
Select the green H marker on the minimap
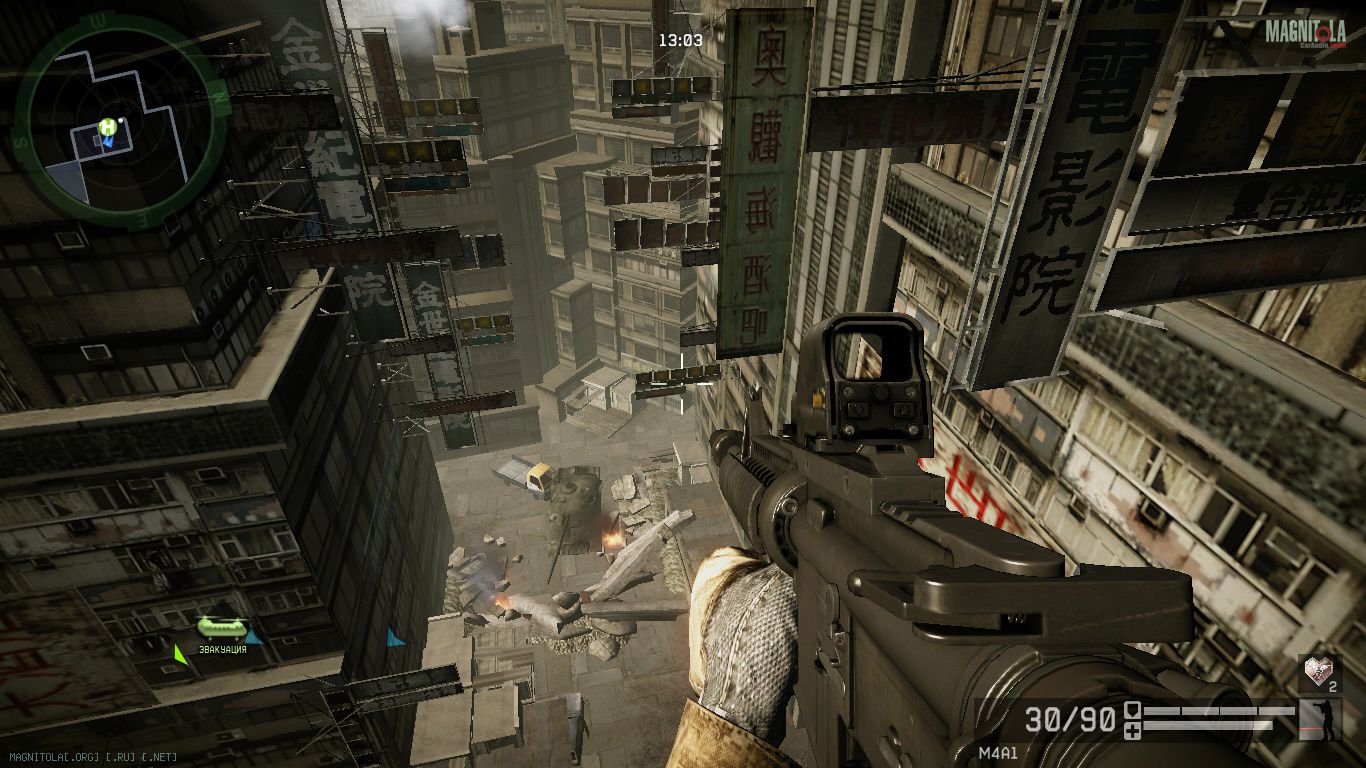coord(107,127)
